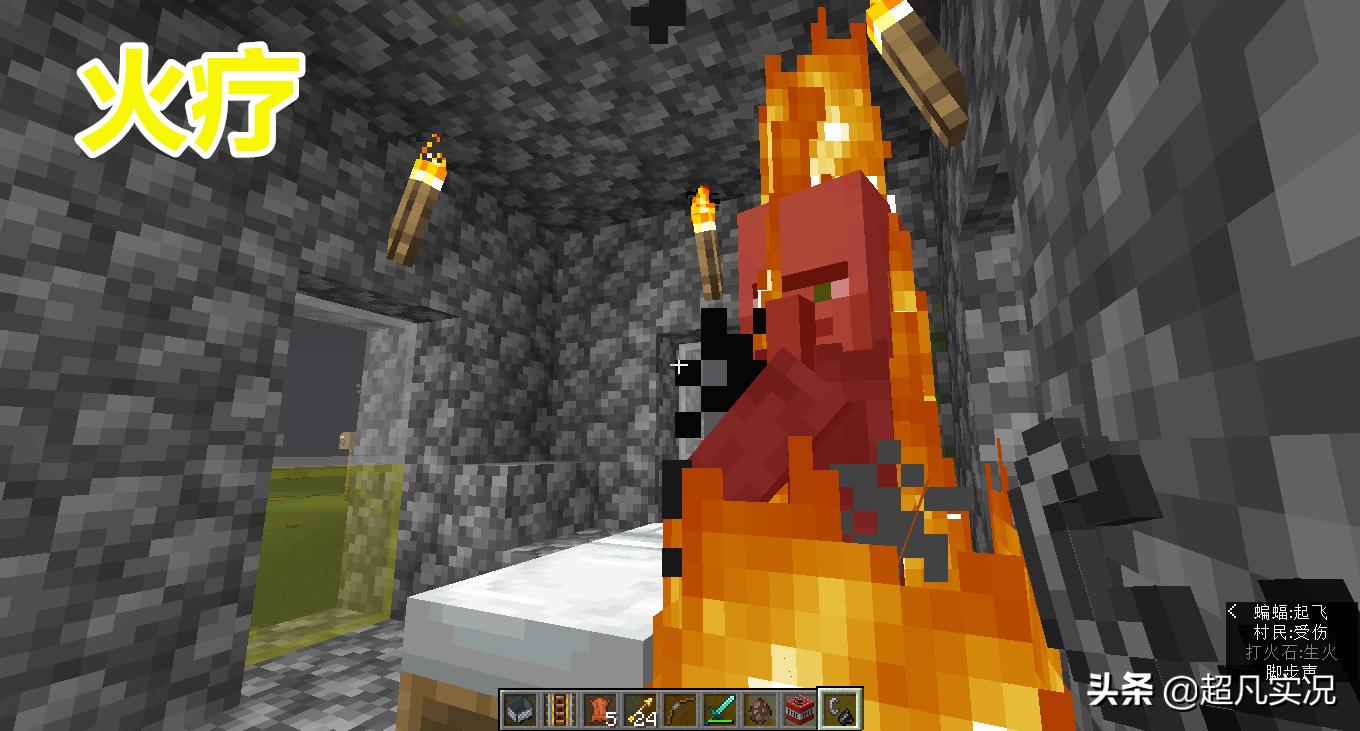Choose the TNT block slot
The height and width of the screenshot is (731, 1360).
tap(799, 709)
